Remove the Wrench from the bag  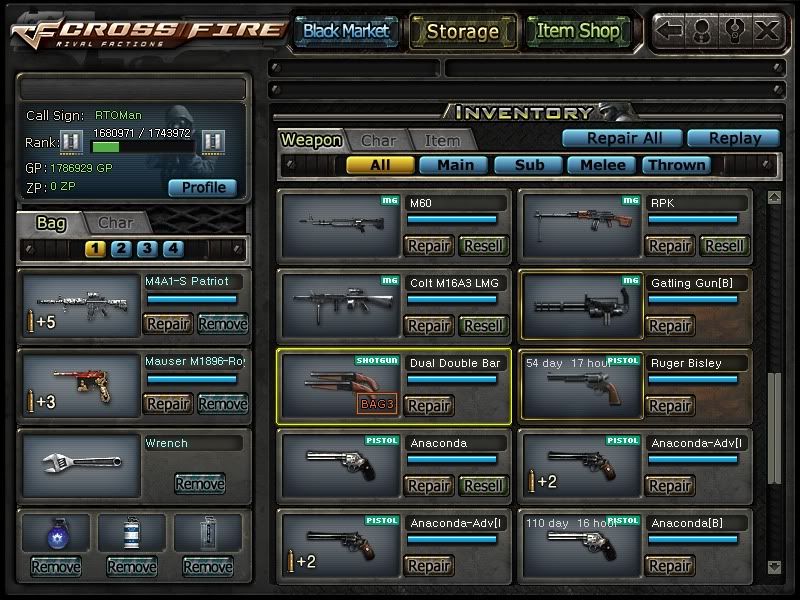click(199, 484)
